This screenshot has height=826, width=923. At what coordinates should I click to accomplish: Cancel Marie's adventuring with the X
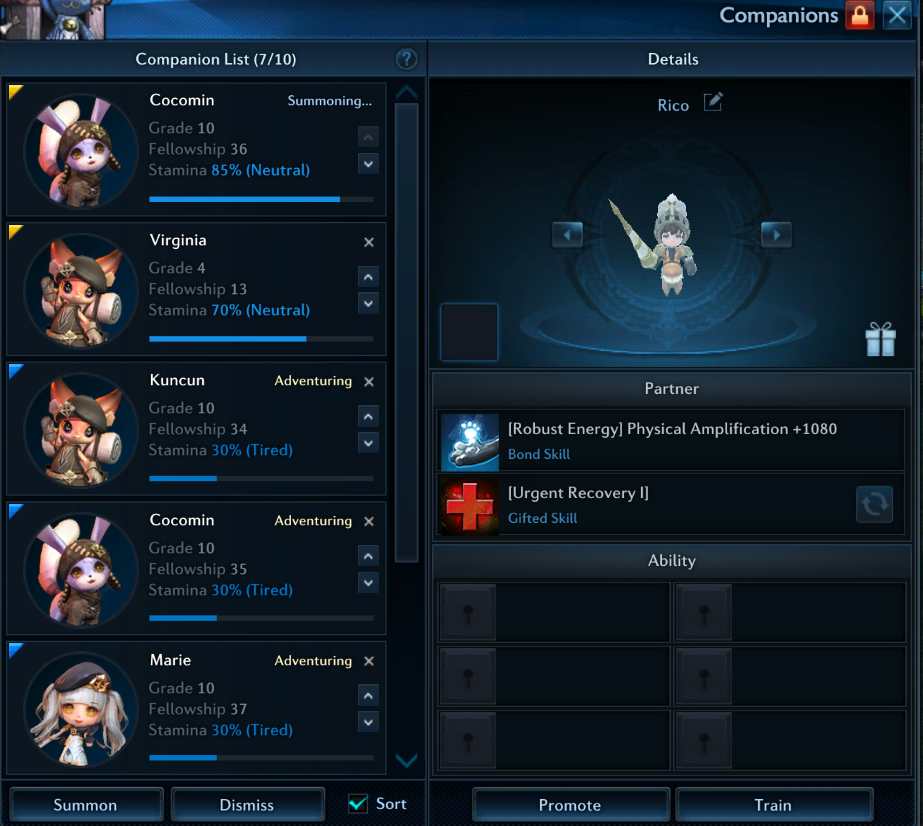point(369,661)
